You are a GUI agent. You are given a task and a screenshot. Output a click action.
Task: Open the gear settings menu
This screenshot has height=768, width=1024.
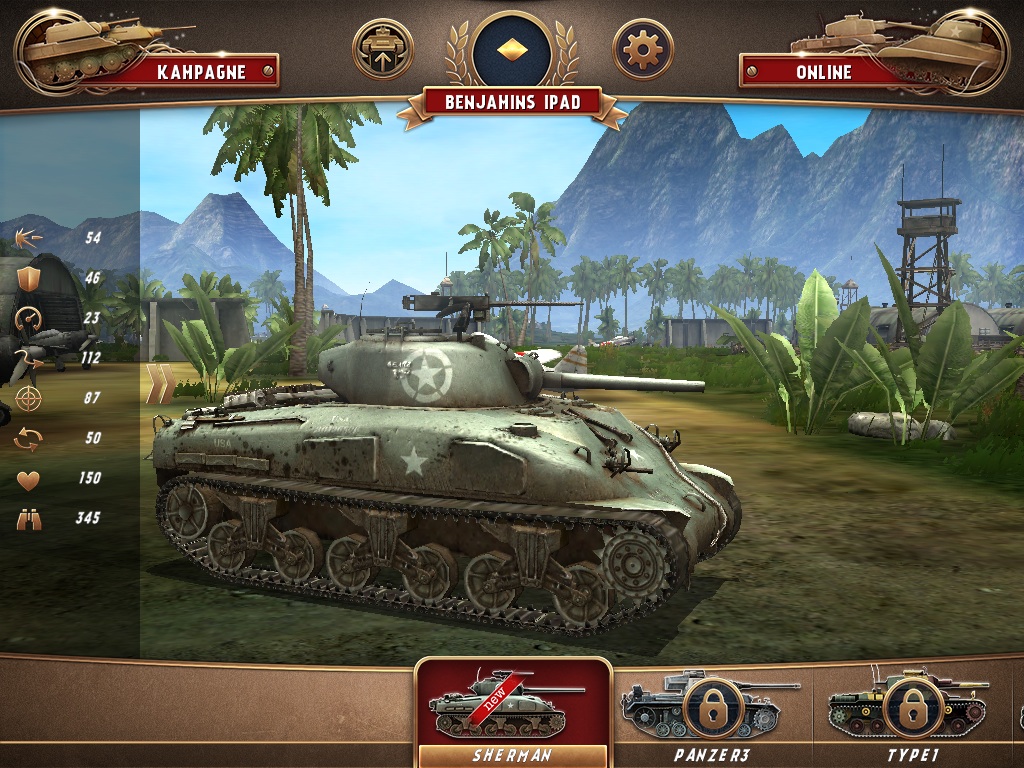pos(641,49)
